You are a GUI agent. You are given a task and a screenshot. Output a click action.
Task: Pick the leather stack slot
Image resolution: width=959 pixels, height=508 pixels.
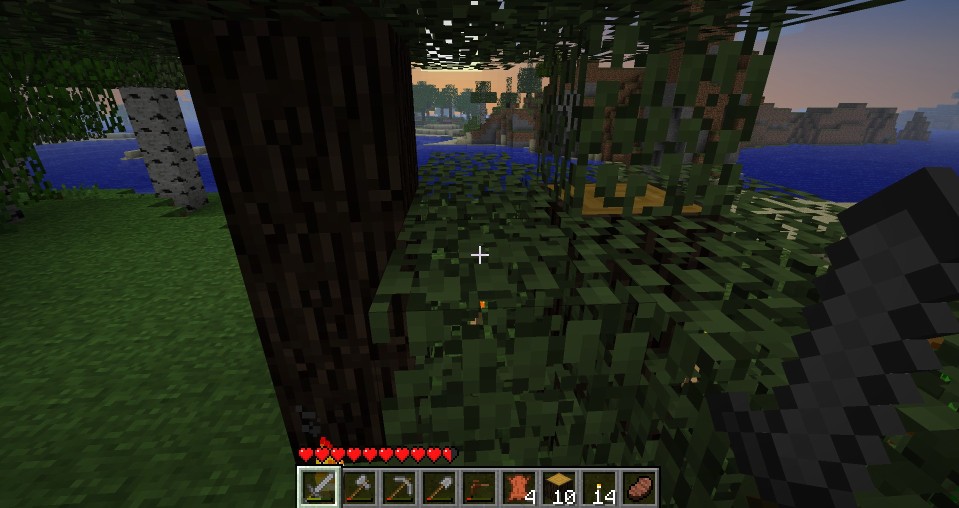click(x=518, y=487)
